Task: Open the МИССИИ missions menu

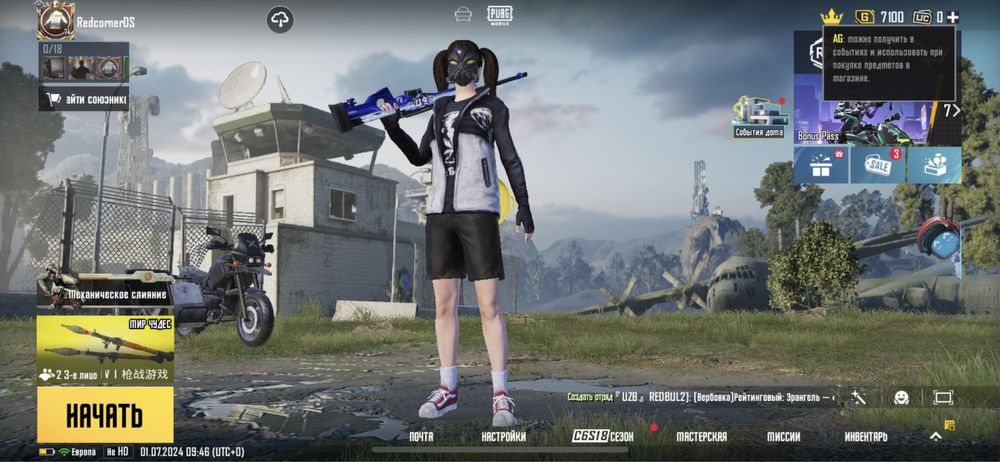Action: point(783,437)
